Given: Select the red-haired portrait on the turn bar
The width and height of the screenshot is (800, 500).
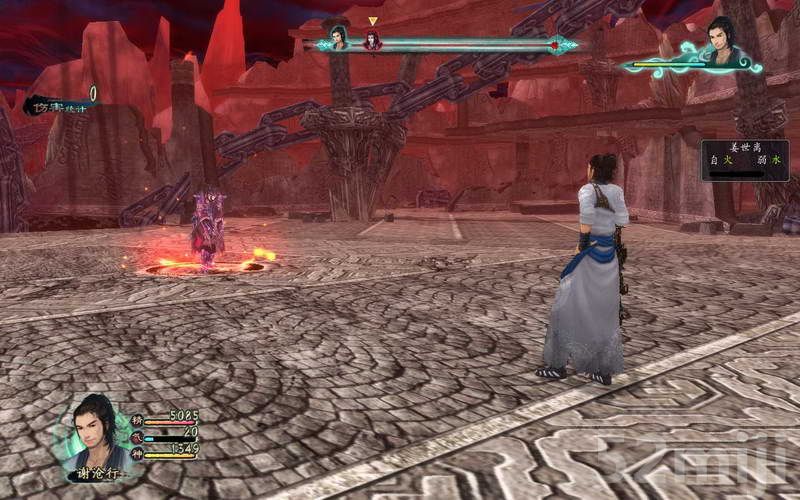Looking at the screenshot, I should click(373, 41).
